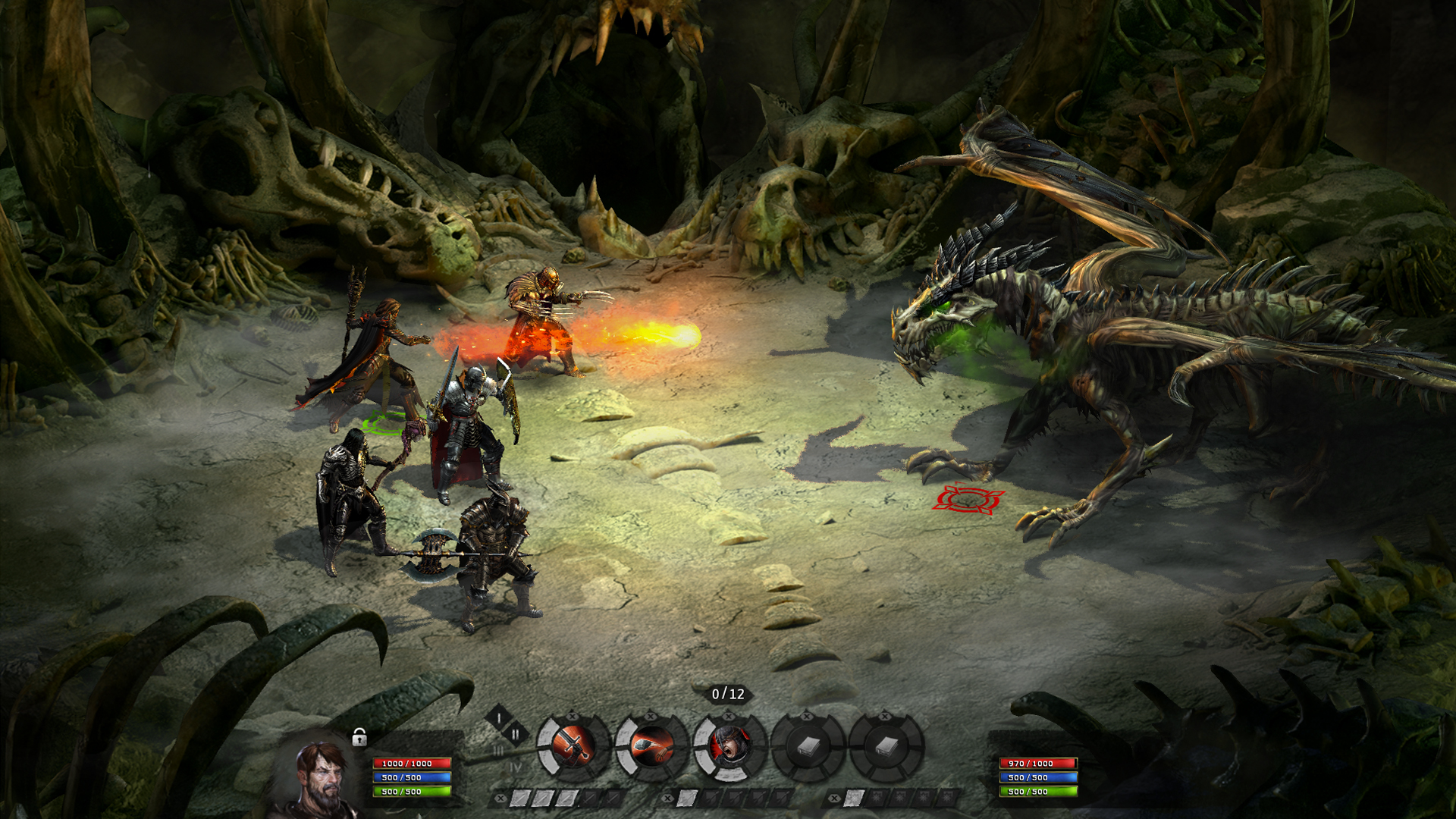Image resolution: width=1456 pixels, height=819 pixels.
Task: Activate the sword strike ability
Action: point(573,747)
